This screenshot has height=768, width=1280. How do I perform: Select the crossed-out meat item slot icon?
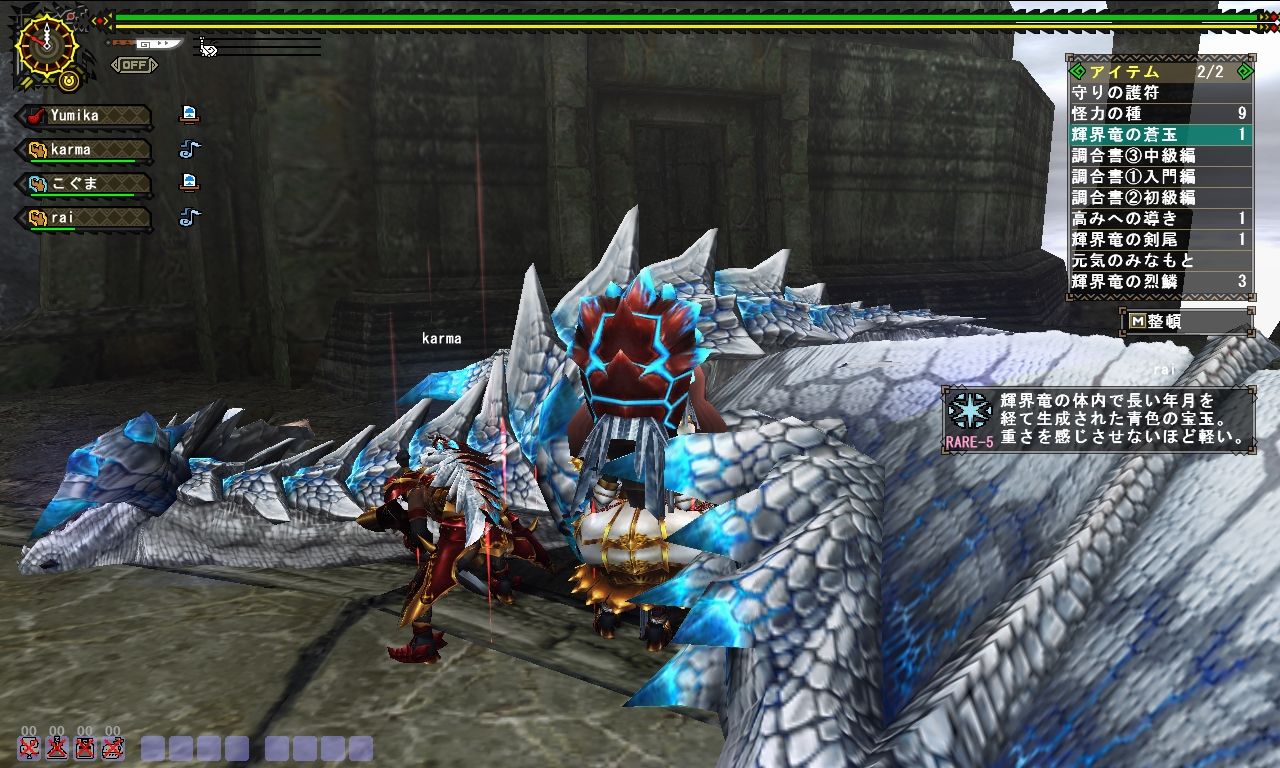coord(113,748)
